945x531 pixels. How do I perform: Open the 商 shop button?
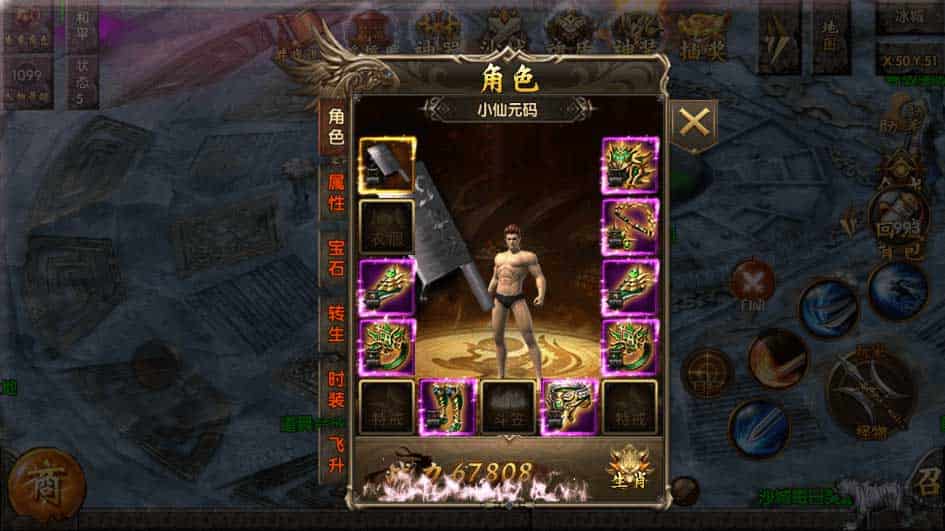click(43, 485)
